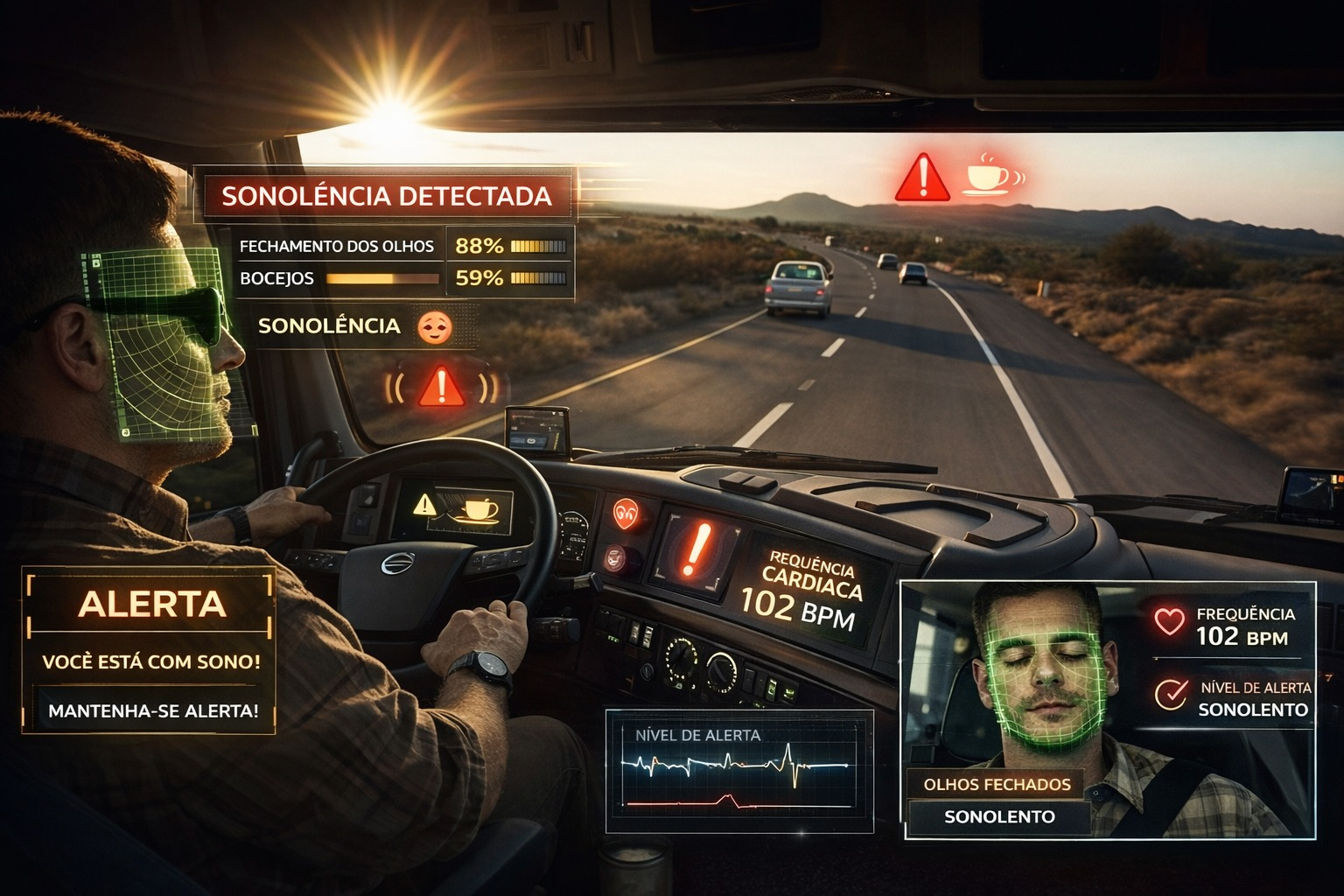Viewport: 1344px width, 896px height.
Task: Tap the vibrating red alert triangle icon
Action: tap(442, 387)
